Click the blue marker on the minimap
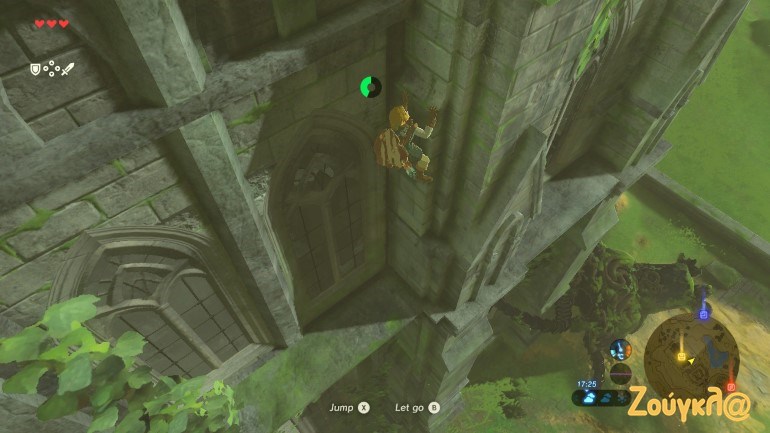Screen dimensions: 770x433 click(703, 313)
